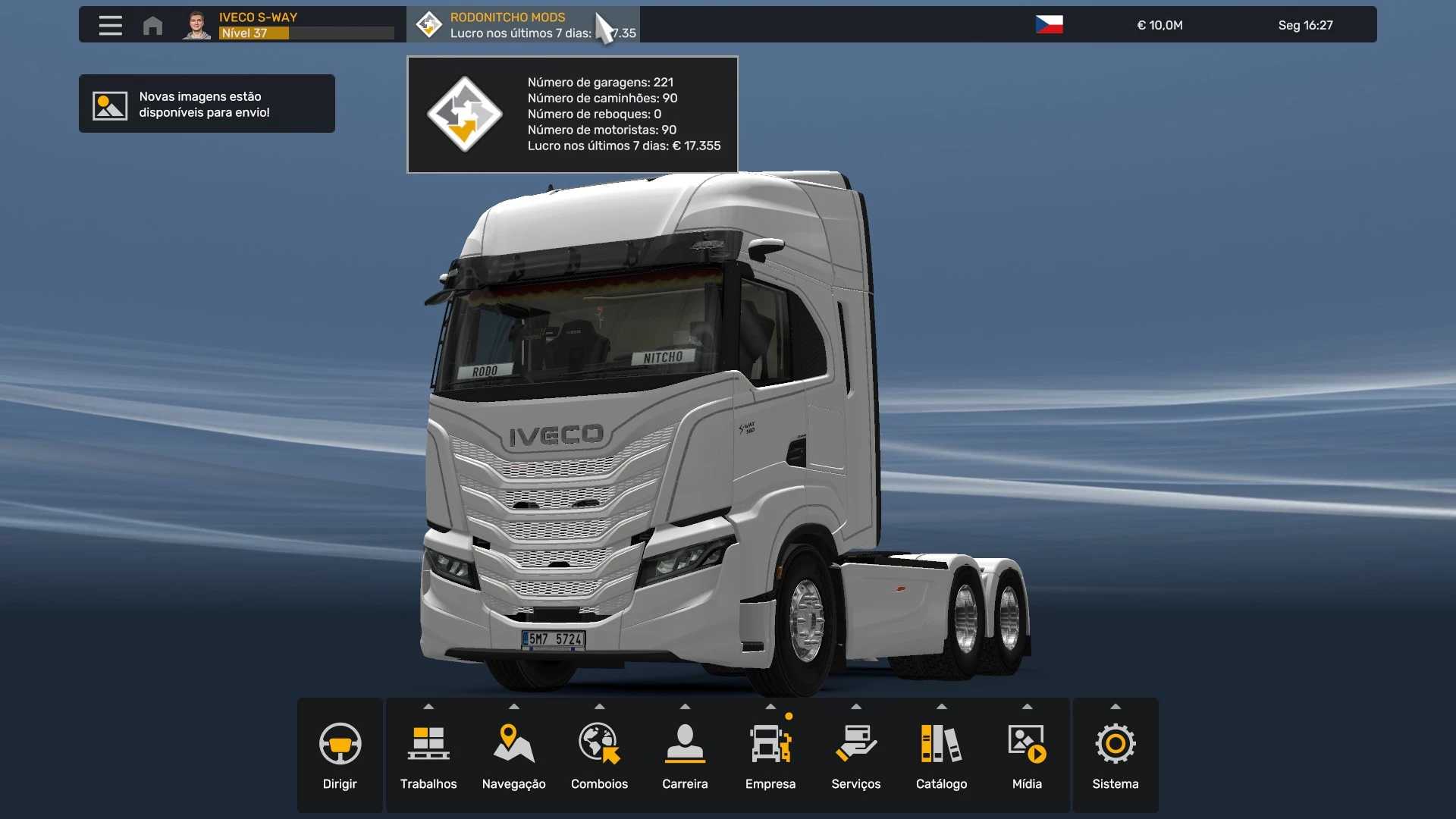Click the Czech flag icon

(x=1049, y=25)
